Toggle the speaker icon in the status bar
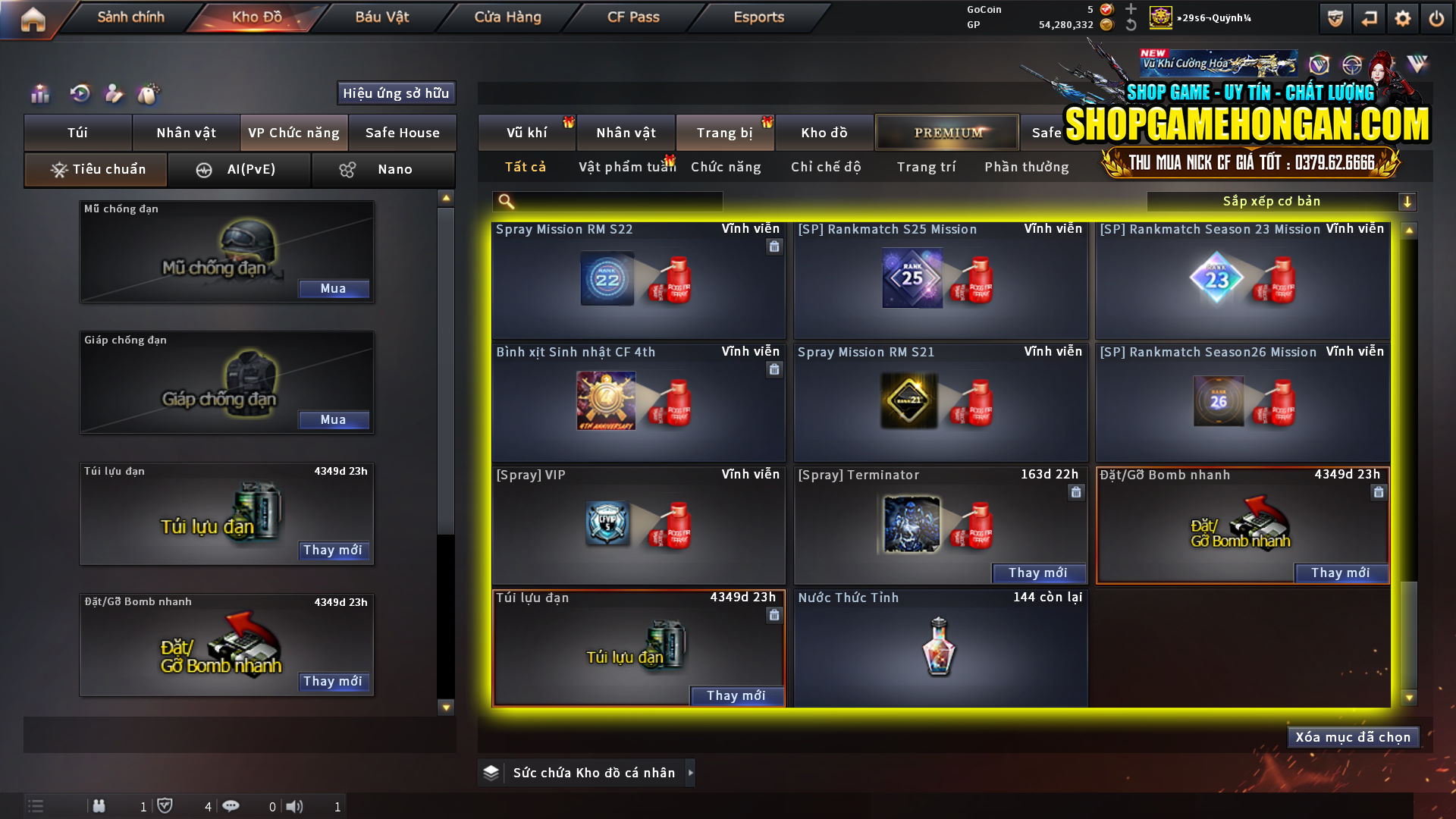Screen dimensions: 1456x819 tap(295, 806)
